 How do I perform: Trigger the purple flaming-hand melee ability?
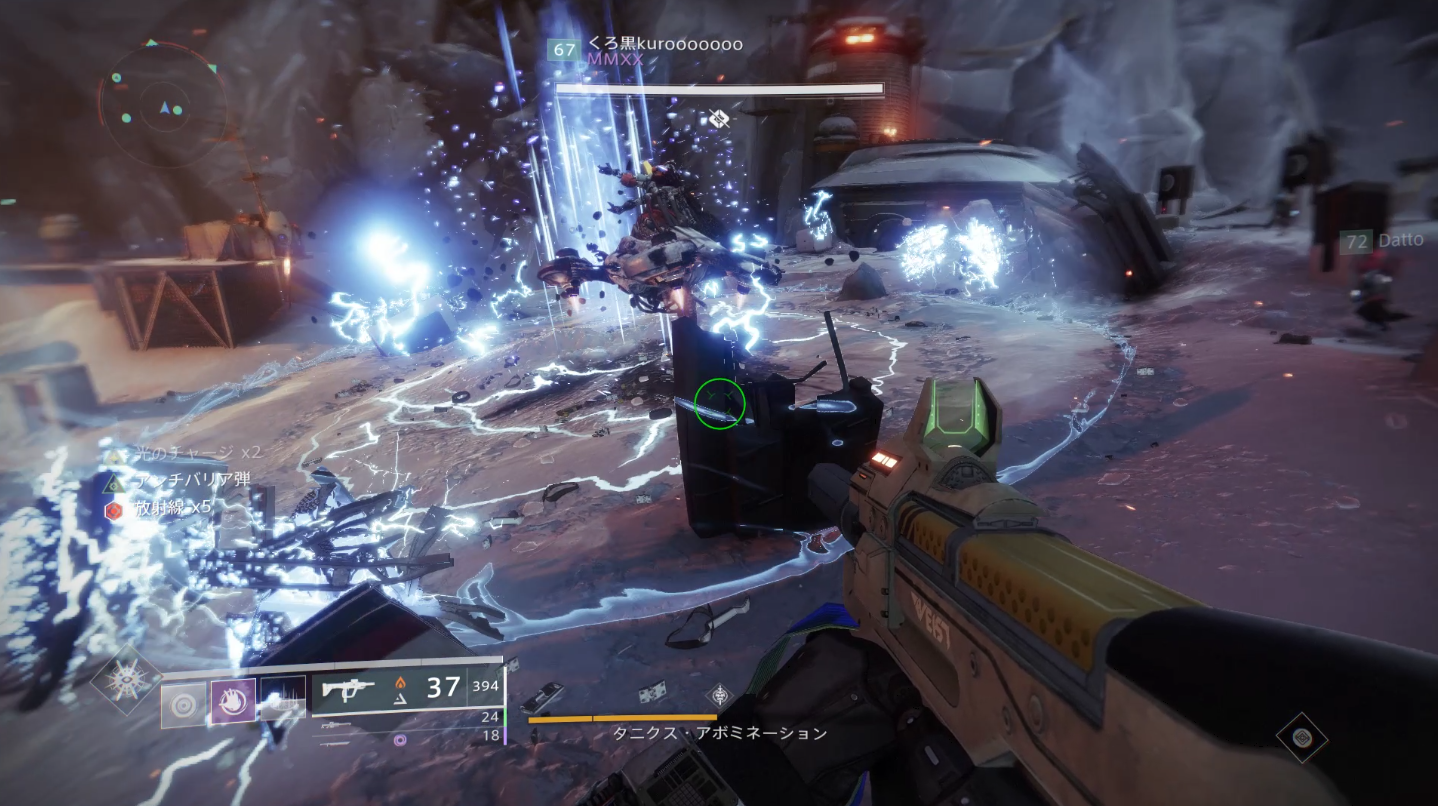point(232,703)
